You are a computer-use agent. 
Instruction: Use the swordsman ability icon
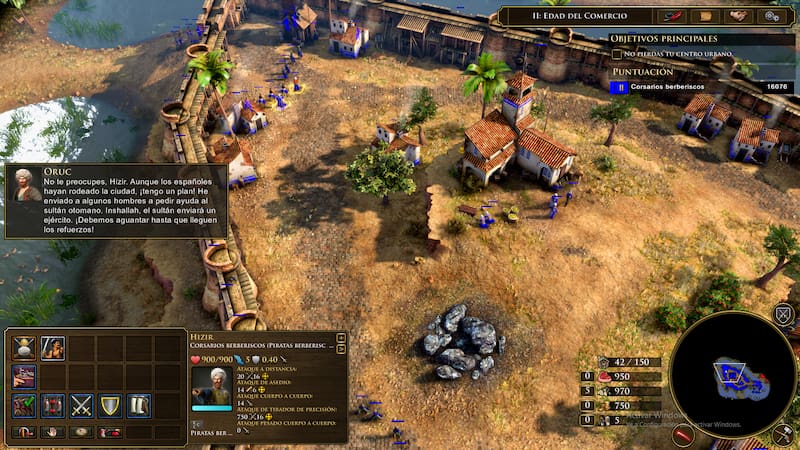click(53, 348)
